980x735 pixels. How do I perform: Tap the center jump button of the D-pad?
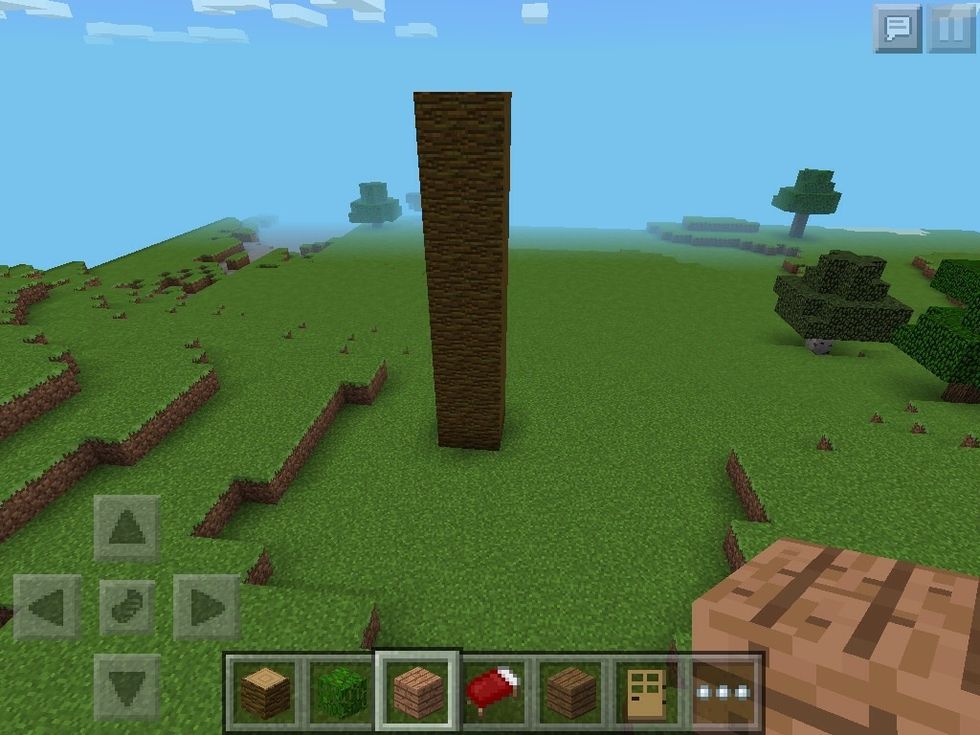point(127,607)
